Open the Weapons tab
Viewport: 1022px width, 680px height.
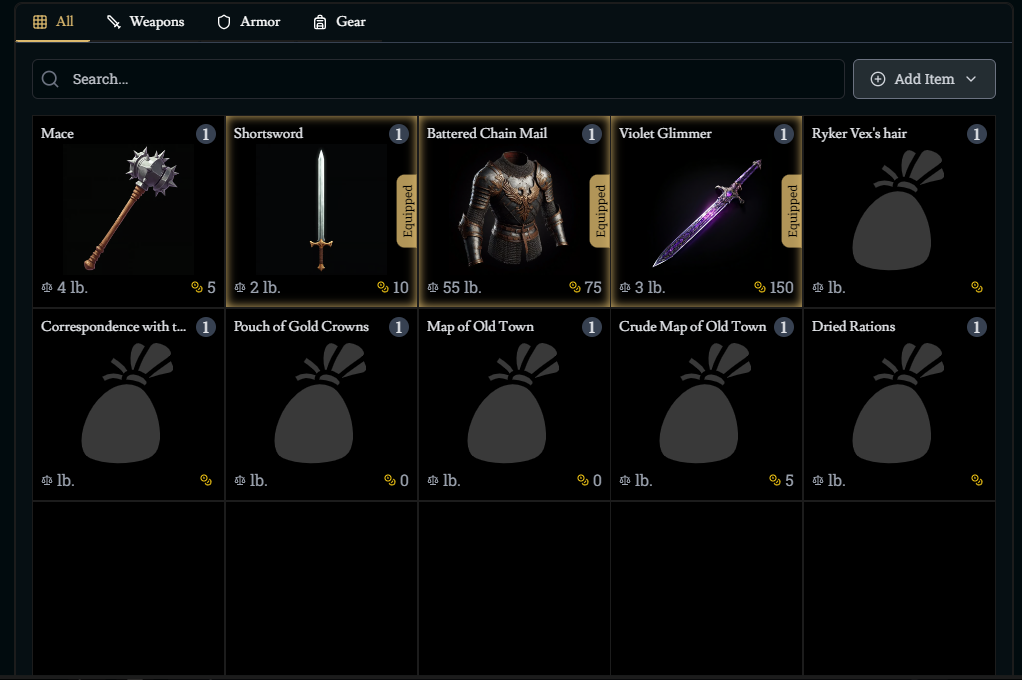(146, 22)
